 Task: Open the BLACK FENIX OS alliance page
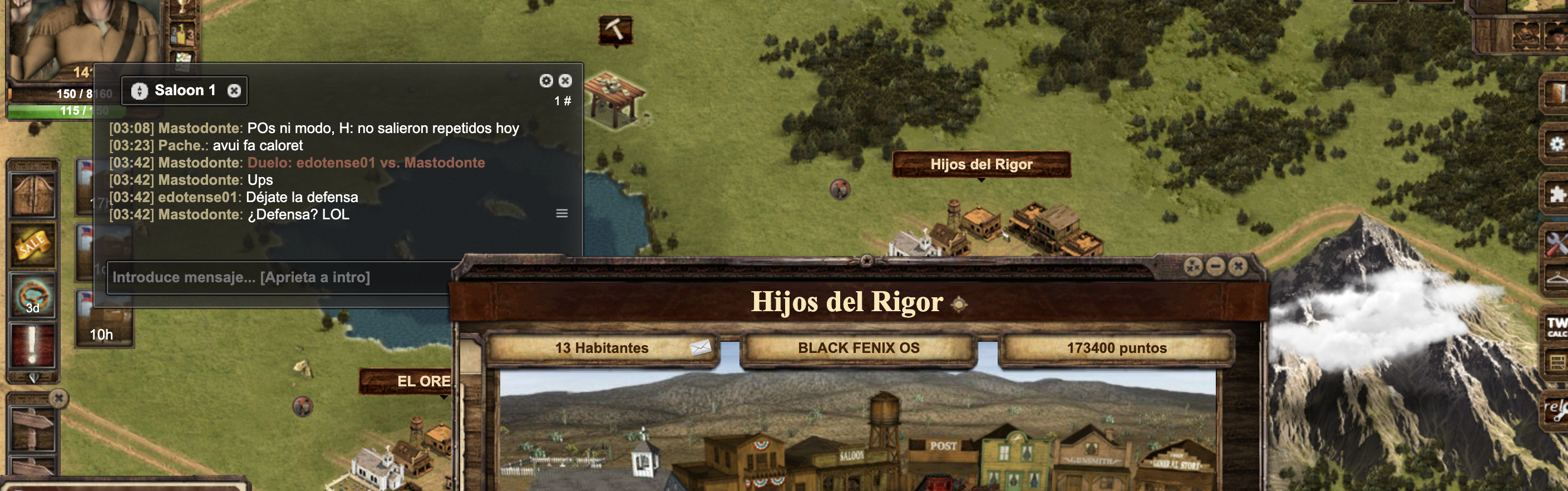coord(858,348)
